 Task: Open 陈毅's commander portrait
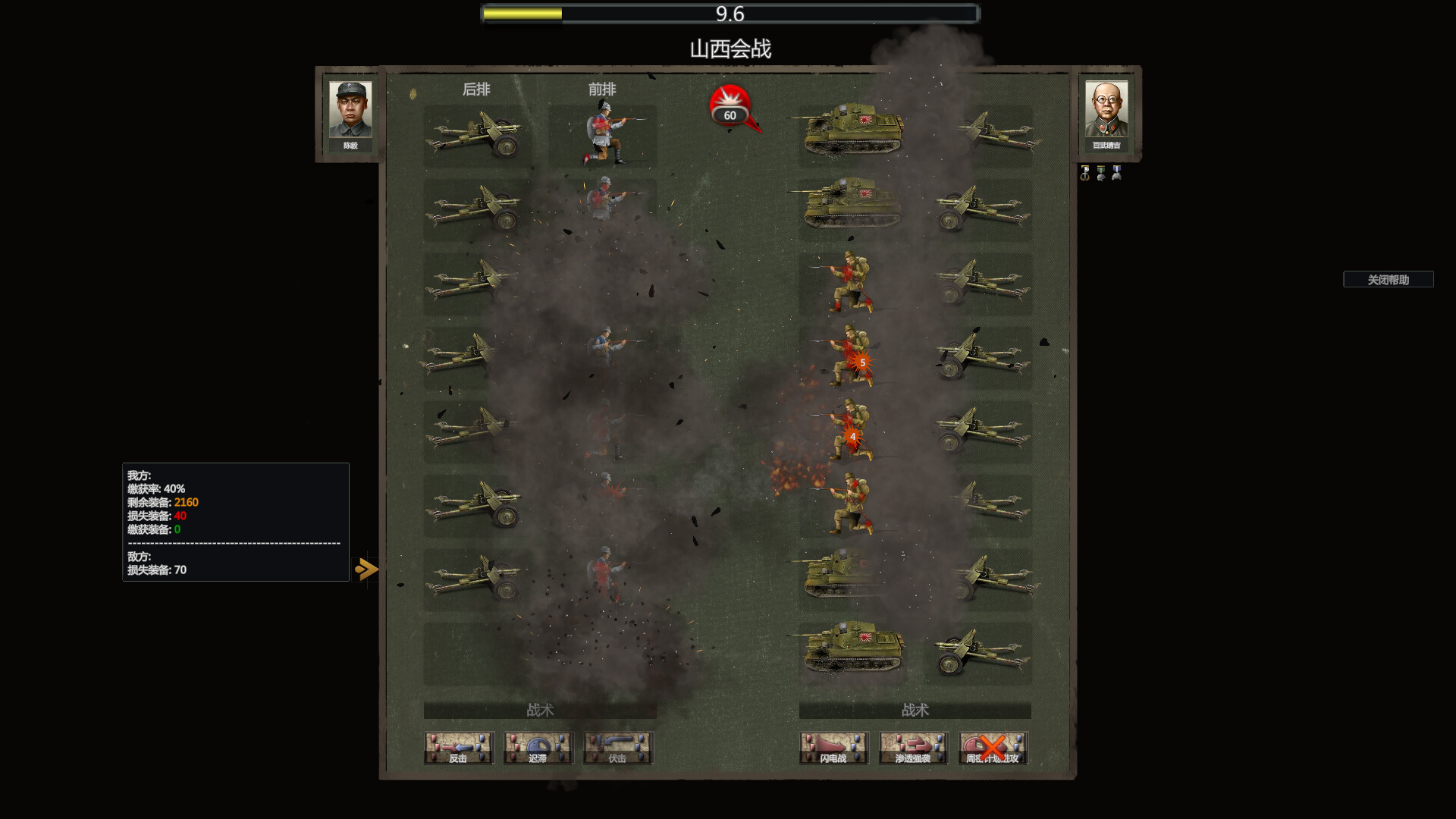click(350, 114)
